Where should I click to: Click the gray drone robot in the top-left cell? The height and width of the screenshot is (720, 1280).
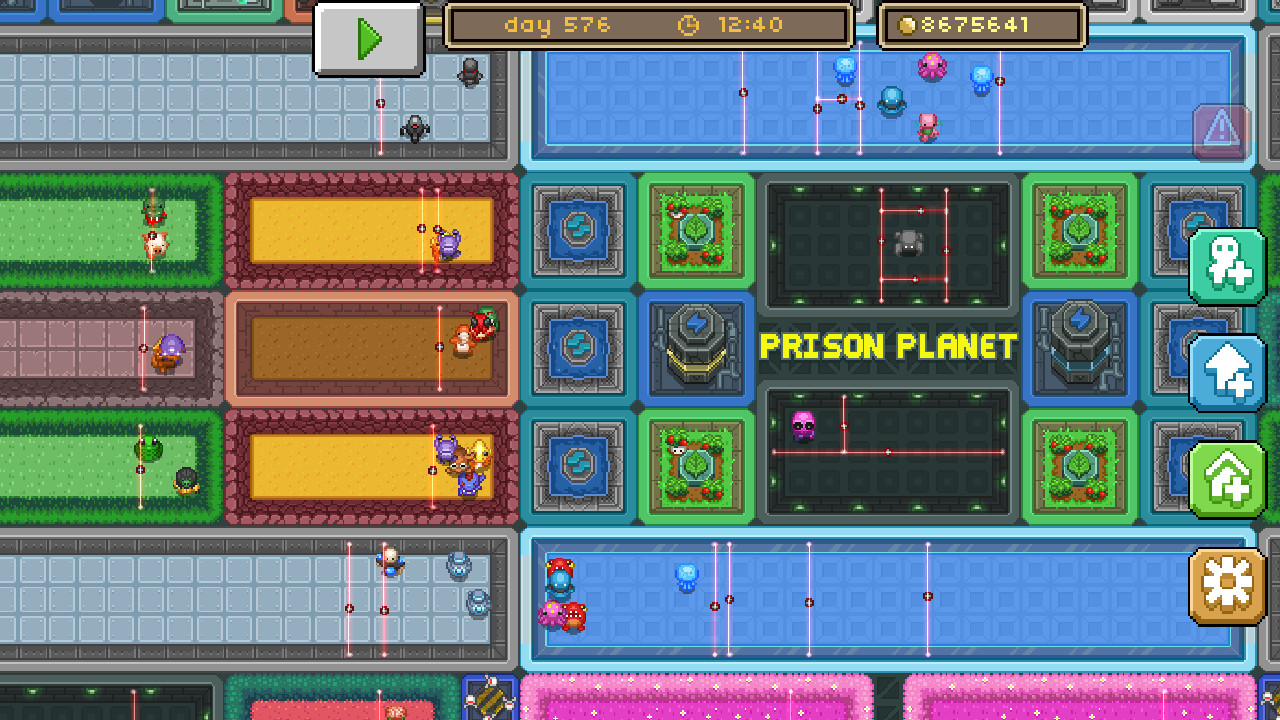415,128
